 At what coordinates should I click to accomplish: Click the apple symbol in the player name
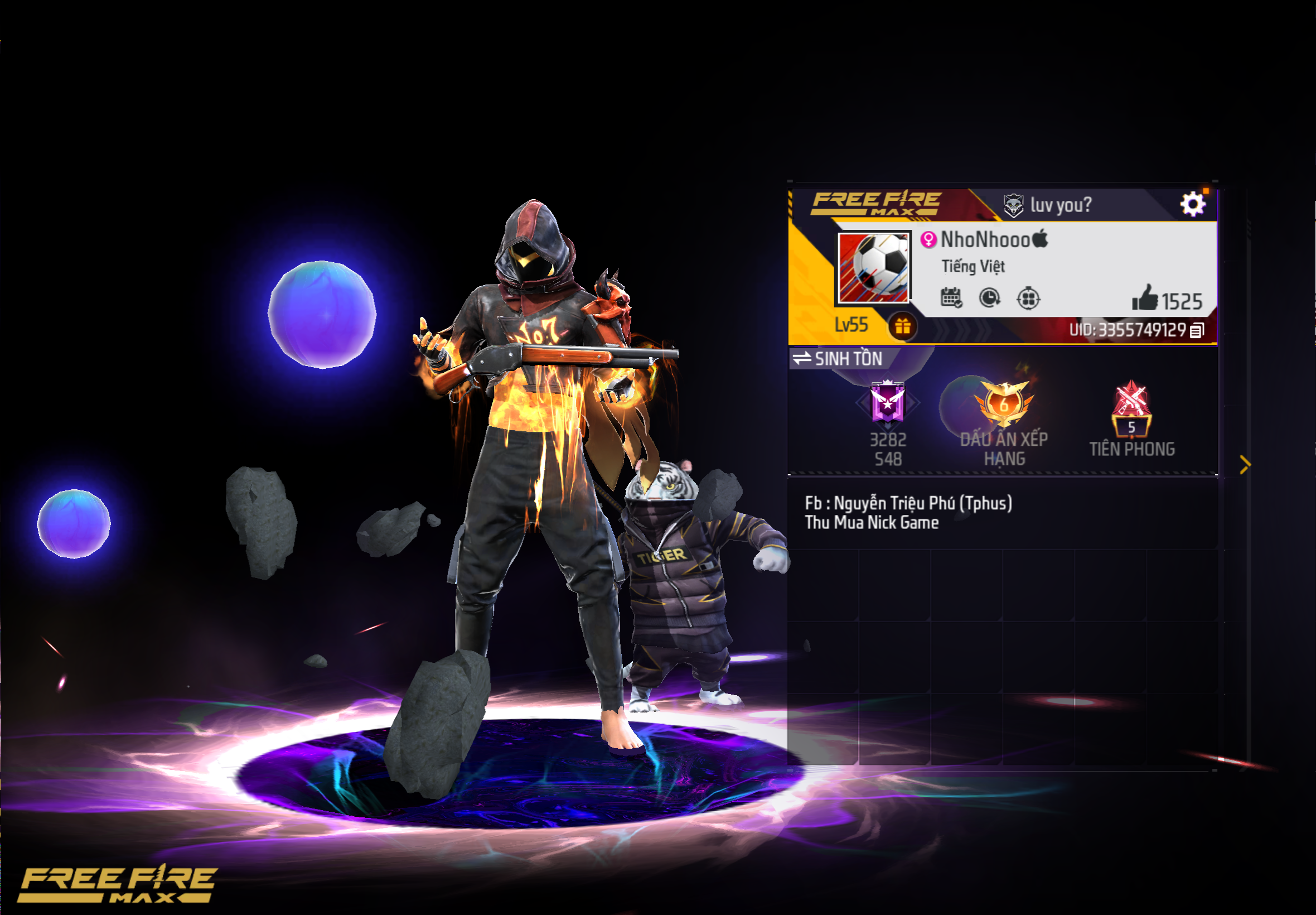tap(1041, 240)
